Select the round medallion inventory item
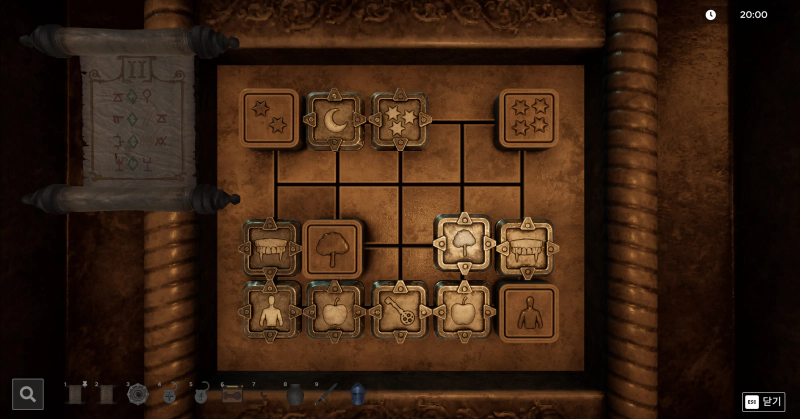The image size is (800, 419). (x=138, y=394)
